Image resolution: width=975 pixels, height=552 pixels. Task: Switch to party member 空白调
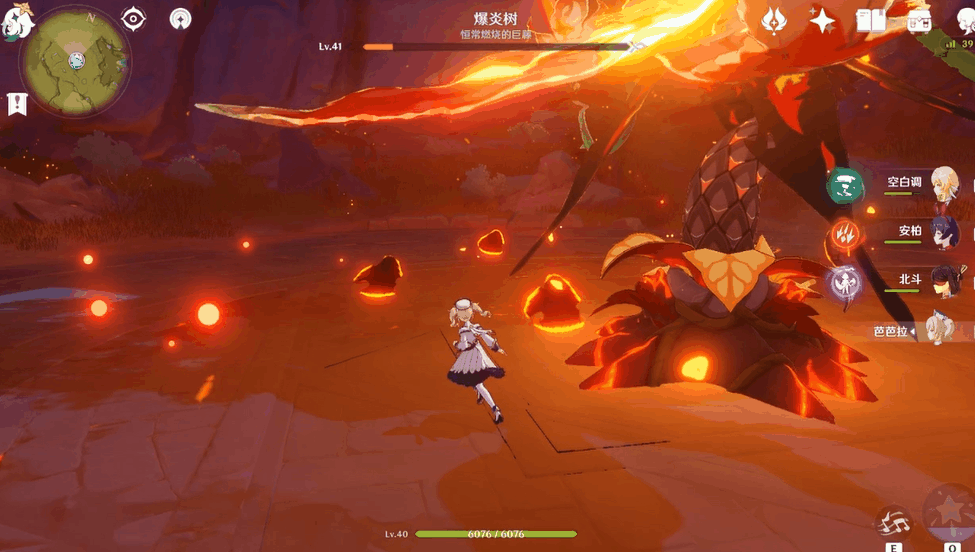pyautogui.click(x=943, y=184)
